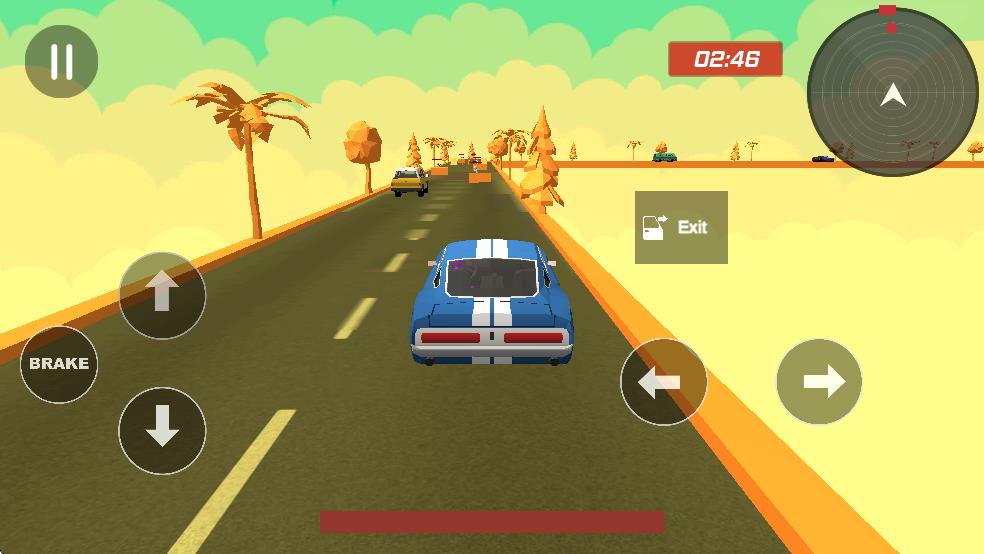This screenshot has height=554, width=984.
Task: Tap the up arrow accelerate button
Action: pos(162,295)
